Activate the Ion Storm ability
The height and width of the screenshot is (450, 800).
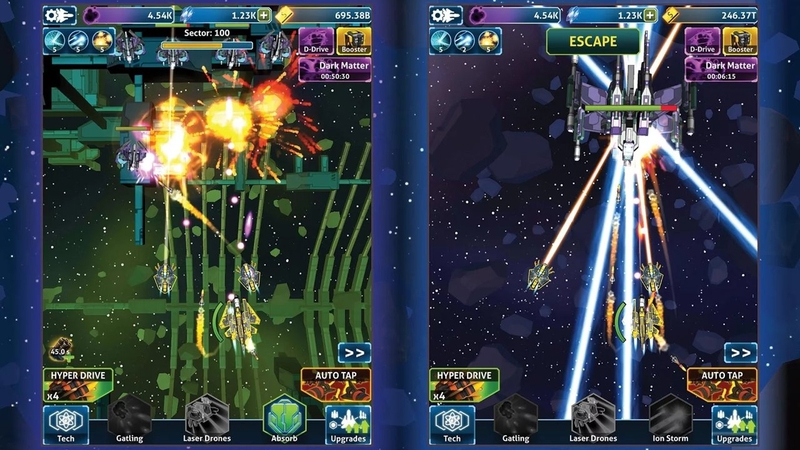670,420
